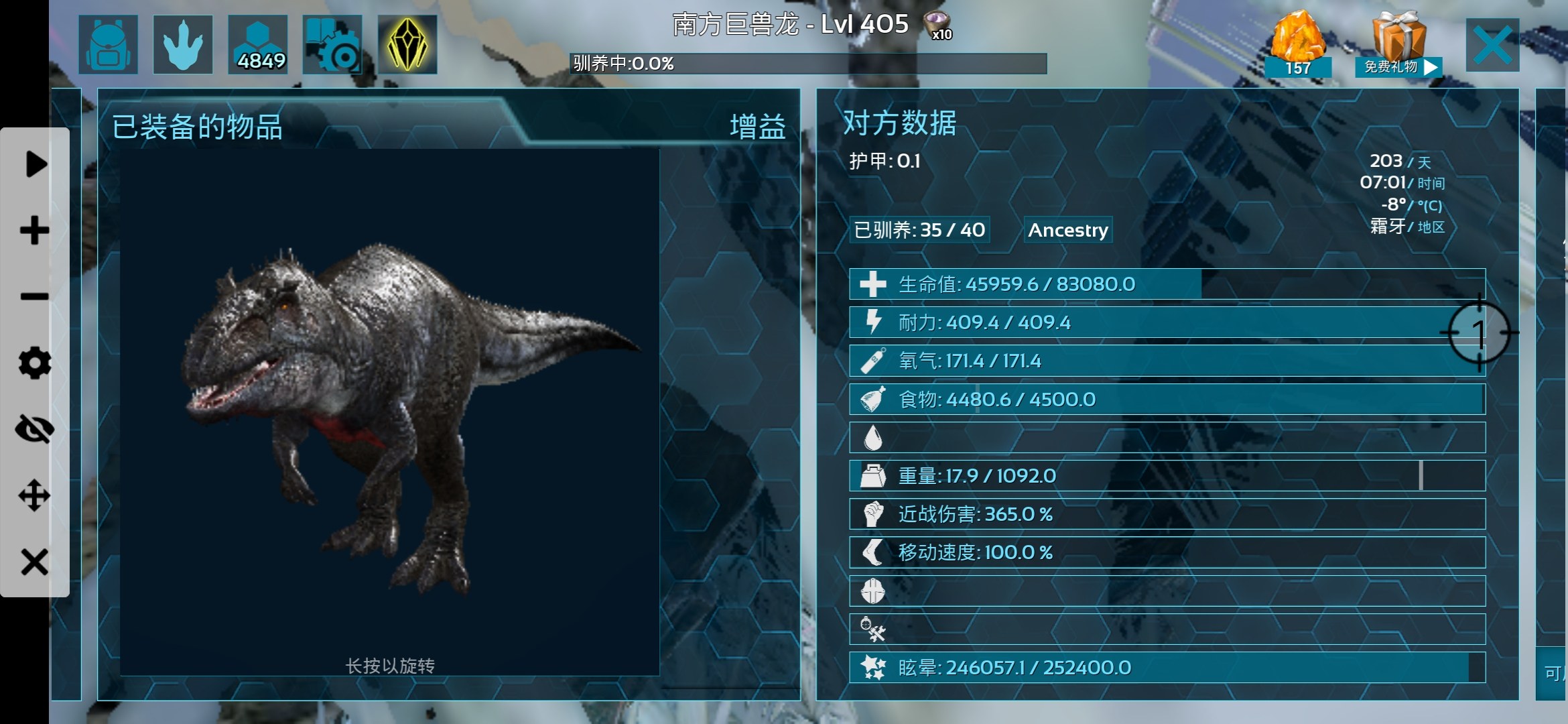Click the crosshair target marker labeled 1

(x=1479, y=332)
